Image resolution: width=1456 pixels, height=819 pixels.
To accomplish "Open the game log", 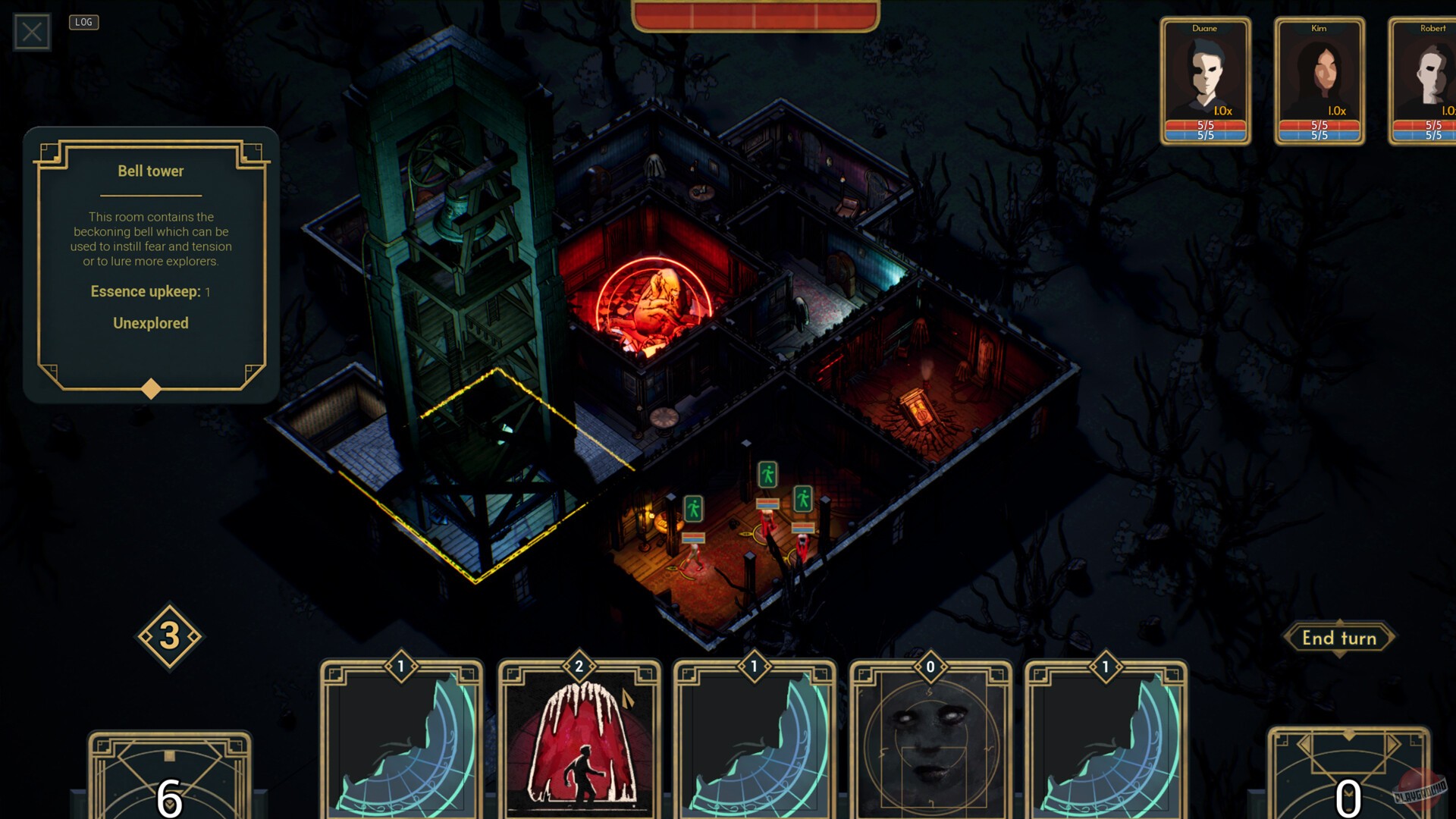I will [x=84, y=22].
